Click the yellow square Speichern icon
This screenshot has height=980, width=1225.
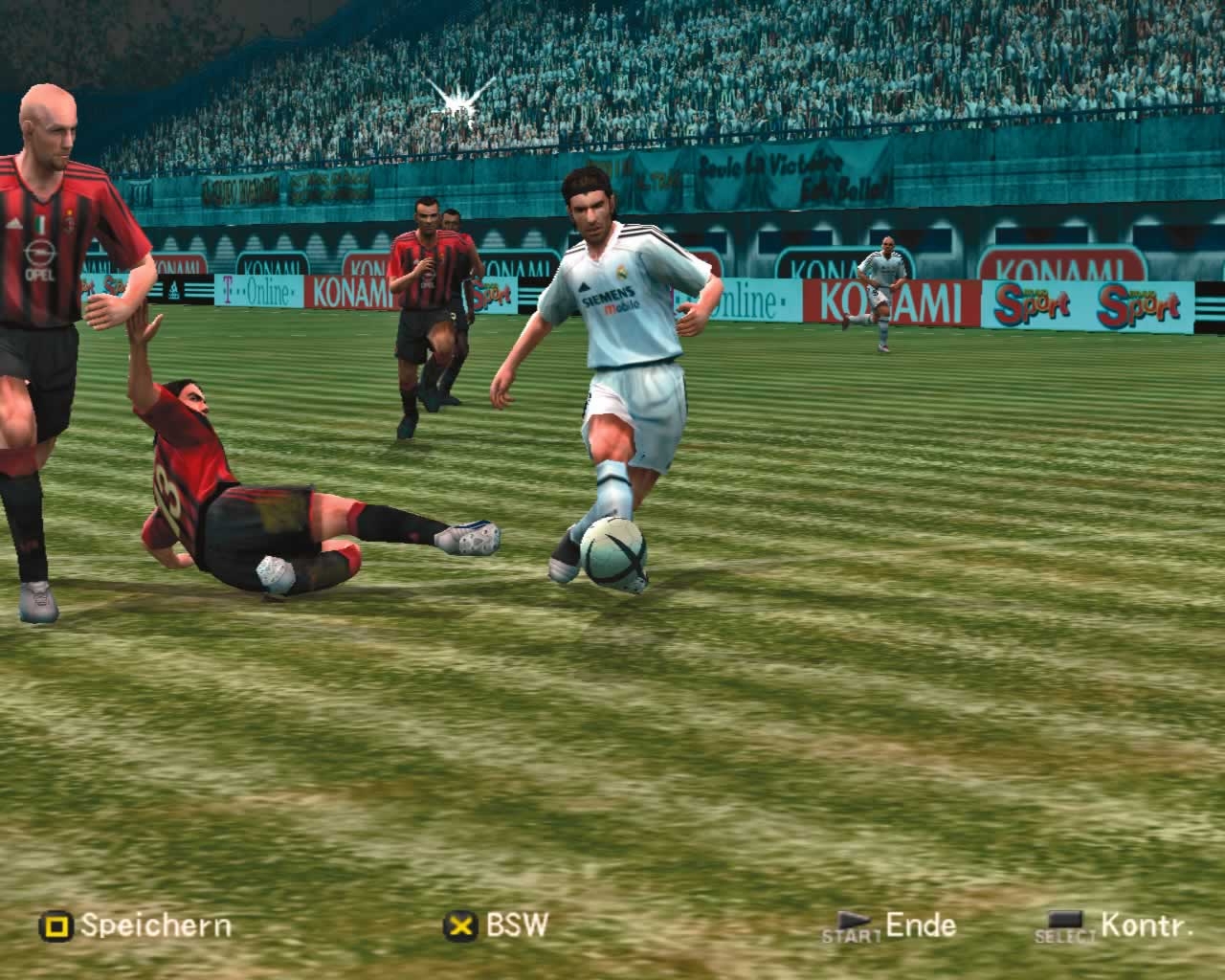pos(56,926)
